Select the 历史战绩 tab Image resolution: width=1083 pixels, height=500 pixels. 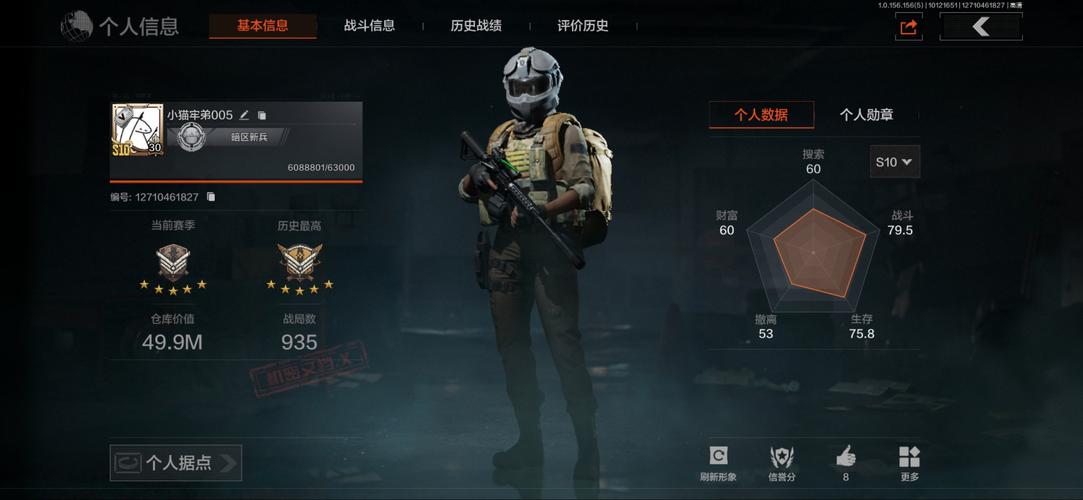476,26
